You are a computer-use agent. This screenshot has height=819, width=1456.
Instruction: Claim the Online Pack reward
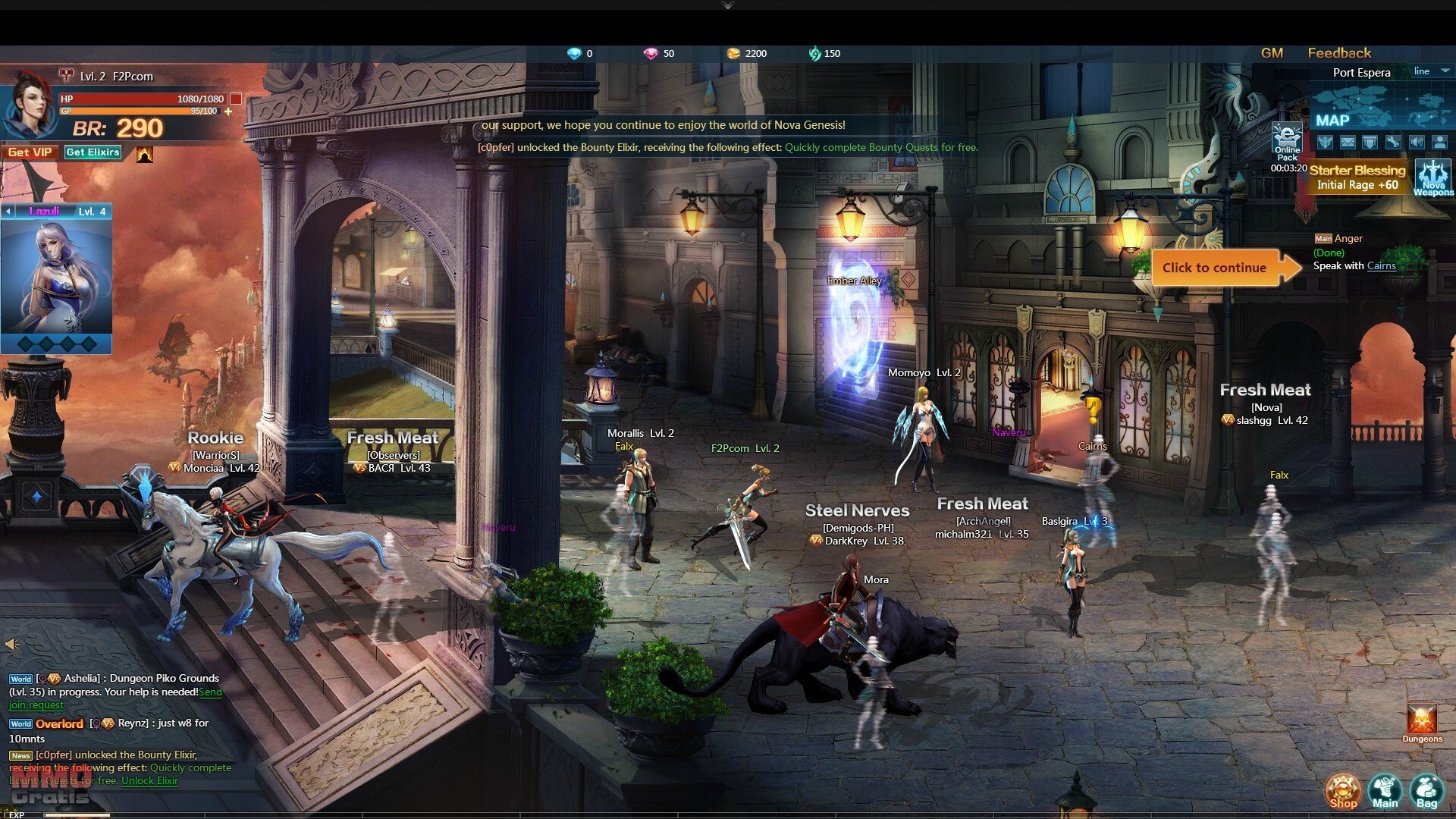(1287, 142)
